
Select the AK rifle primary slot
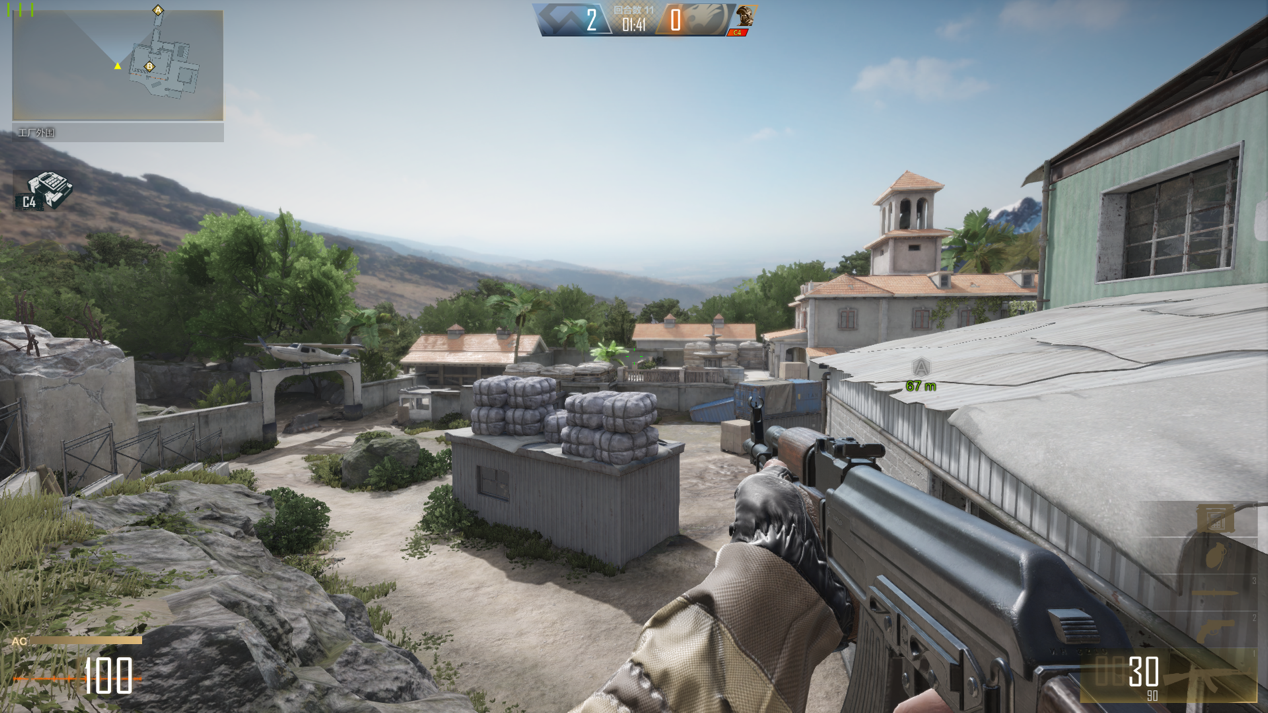[x=1200, y=680]
